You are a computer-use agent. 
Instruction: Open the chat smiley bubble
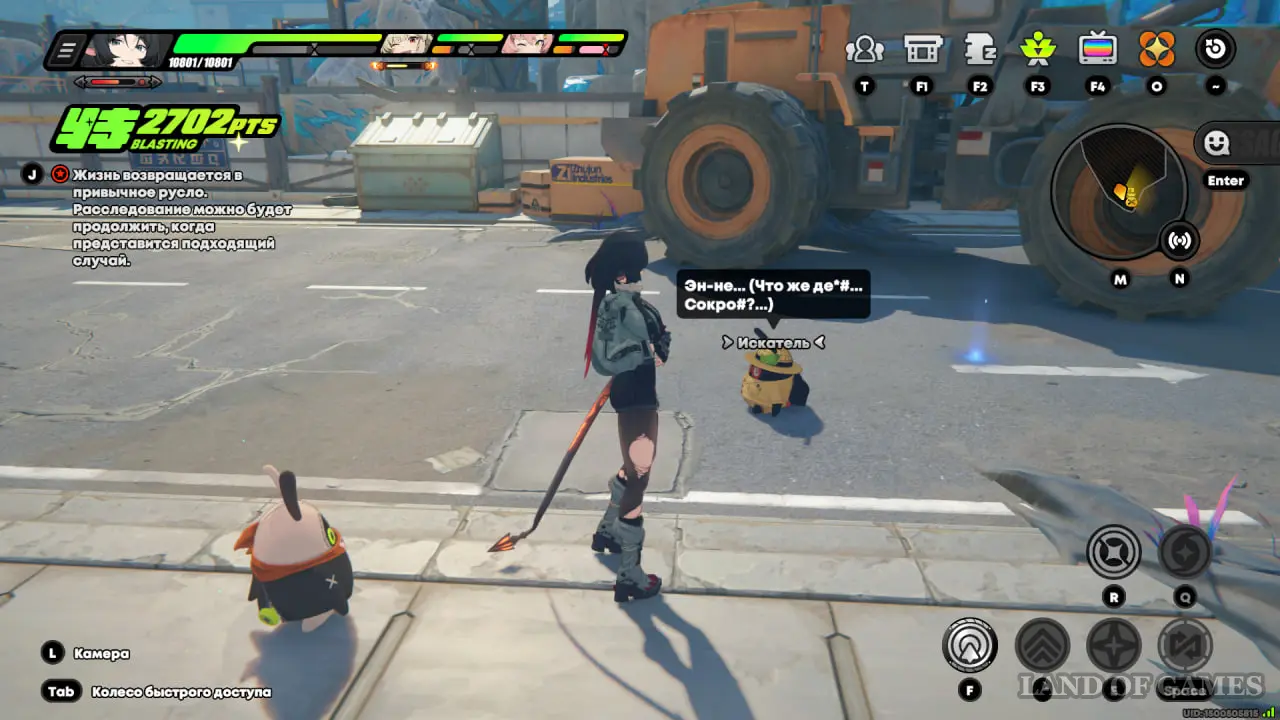point(1217,144)
